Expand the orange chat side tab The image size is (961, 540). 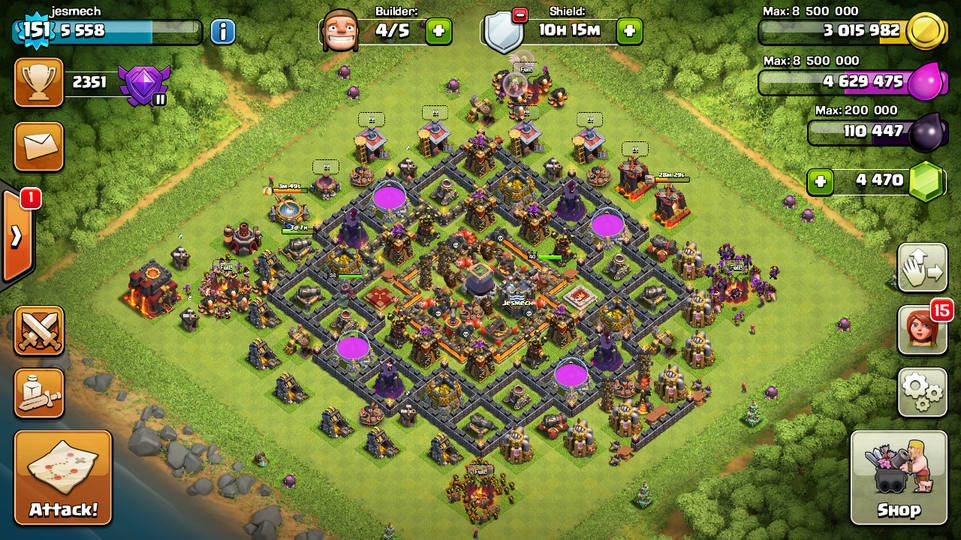17,237
